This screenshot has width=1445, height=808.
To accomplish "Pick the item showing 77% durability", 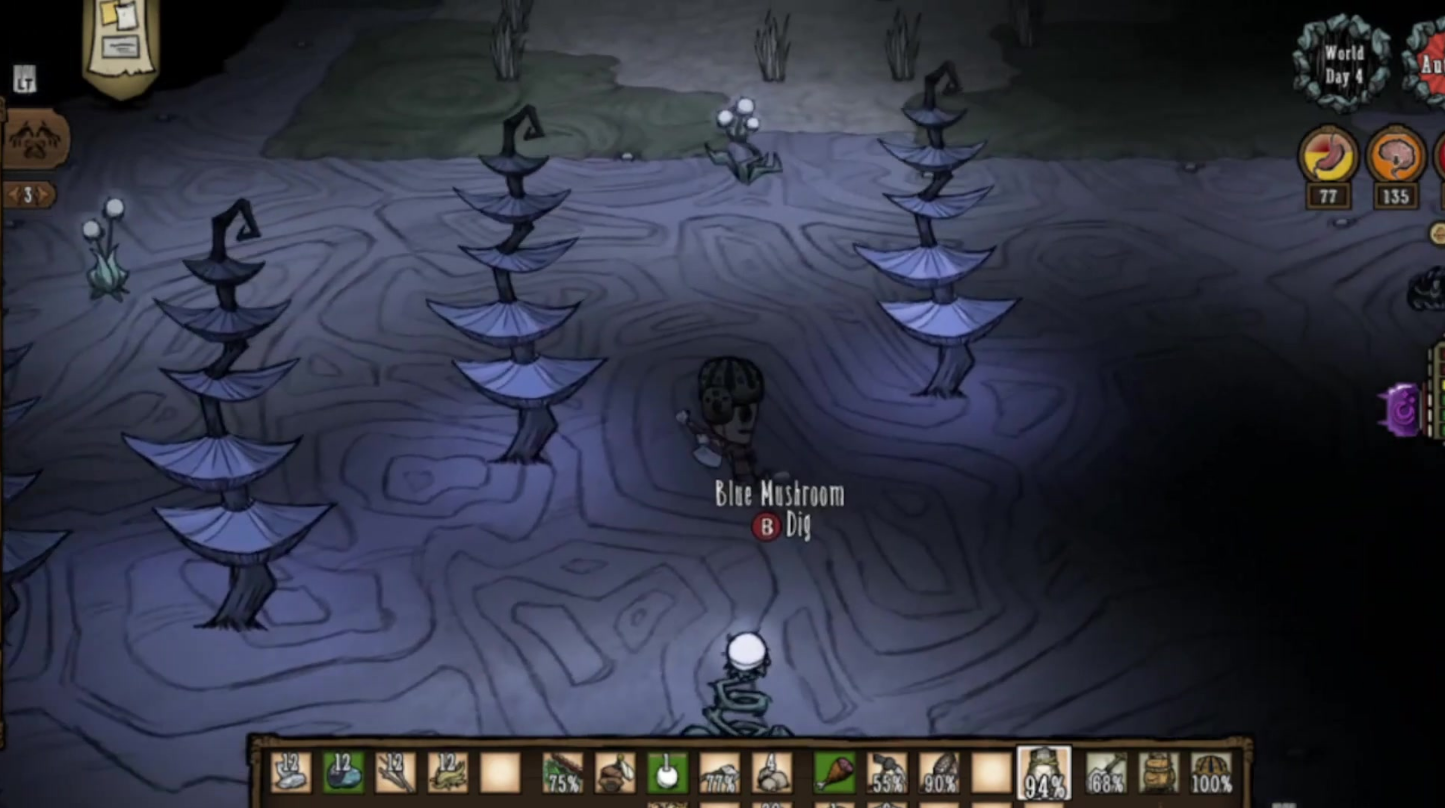I will pyautogui.click(x=719, y=772).
